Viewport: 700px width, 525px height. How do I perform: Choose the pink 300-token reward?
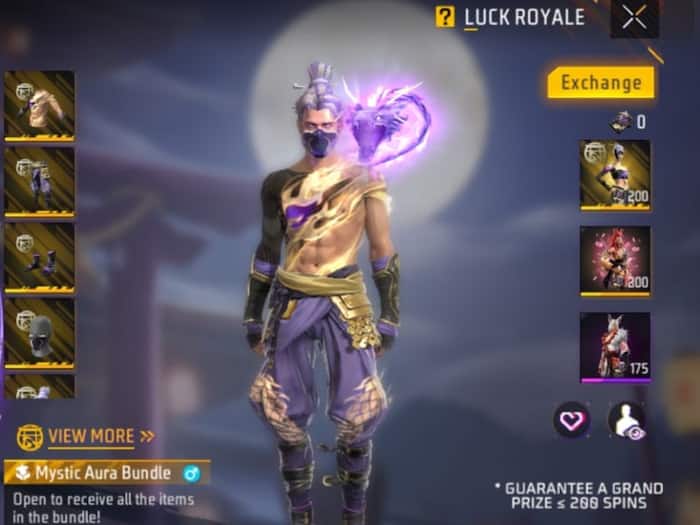click(x=614, y=260)
